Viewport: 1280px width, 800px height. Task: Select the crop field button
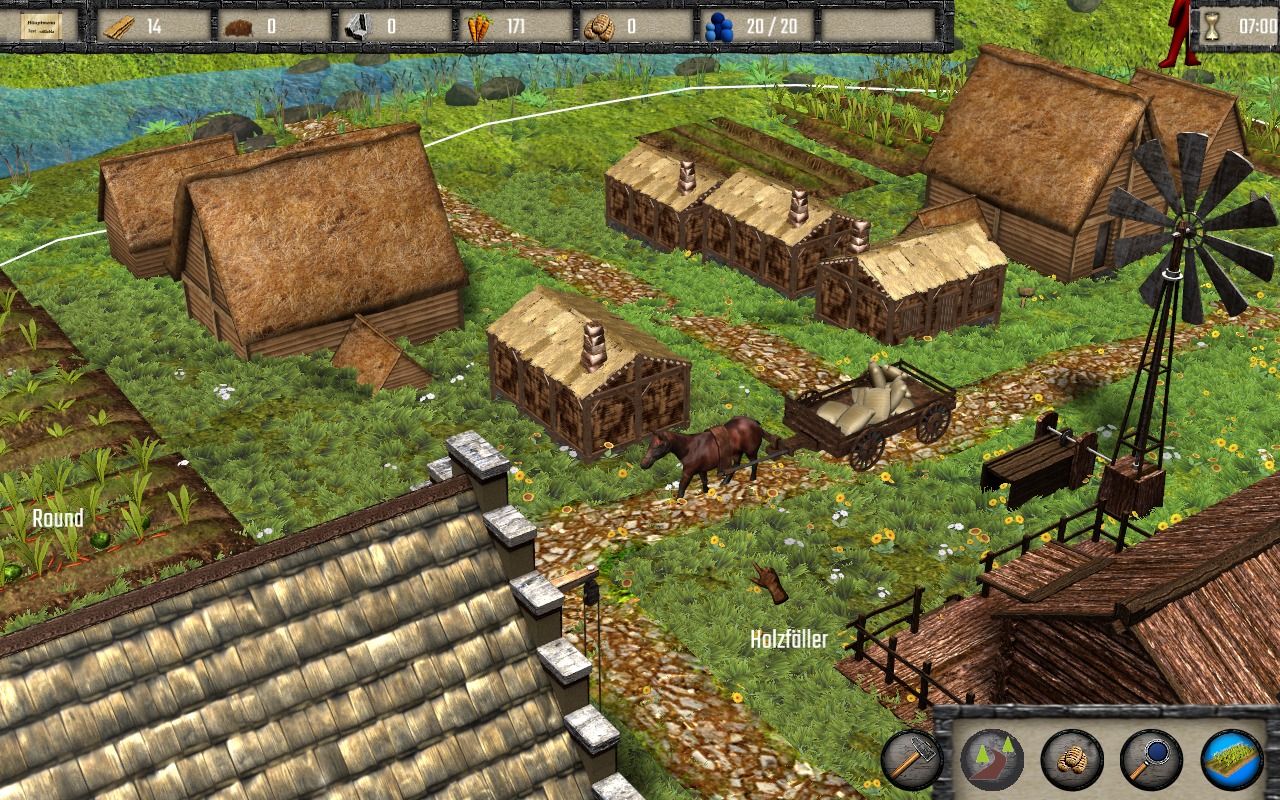pos(1231,760)
